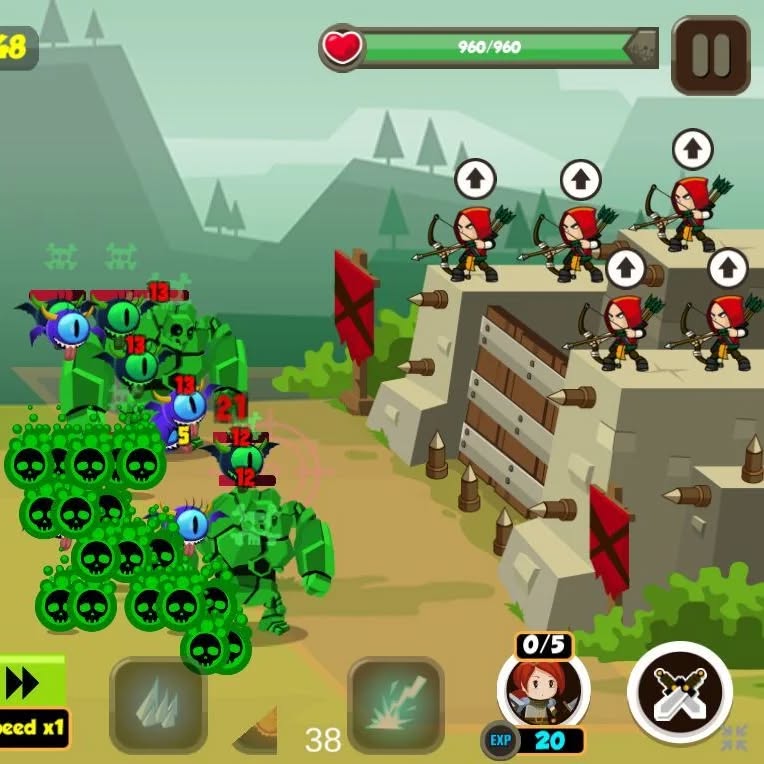Viewport: 764px width, 764px height.
Task: Pause the game with the pause button
Action: coord(710,55)
